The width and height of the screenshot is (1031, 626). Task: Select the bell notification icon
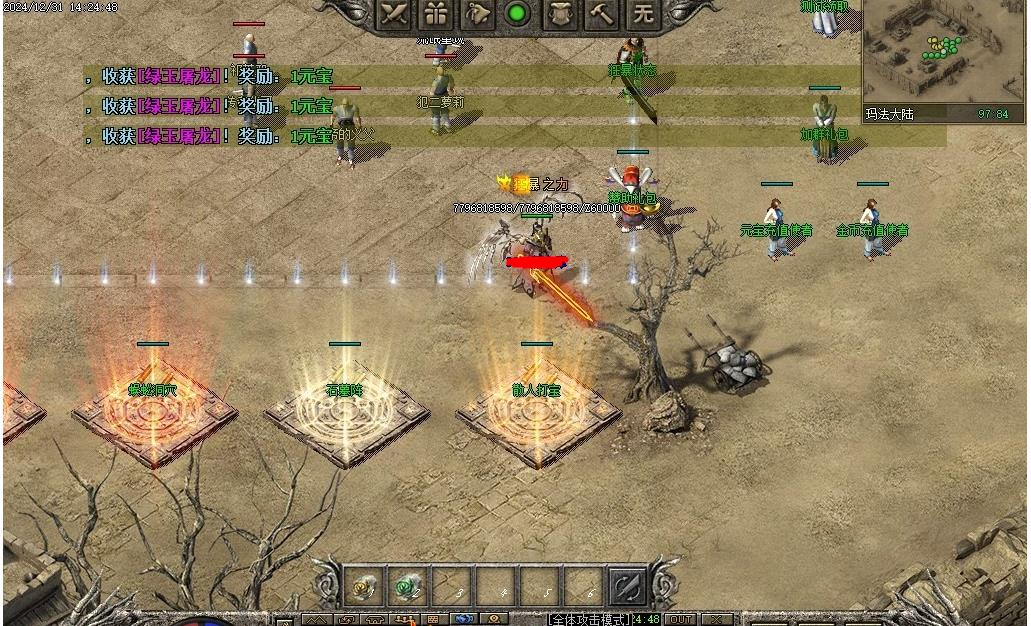point(477,14)
